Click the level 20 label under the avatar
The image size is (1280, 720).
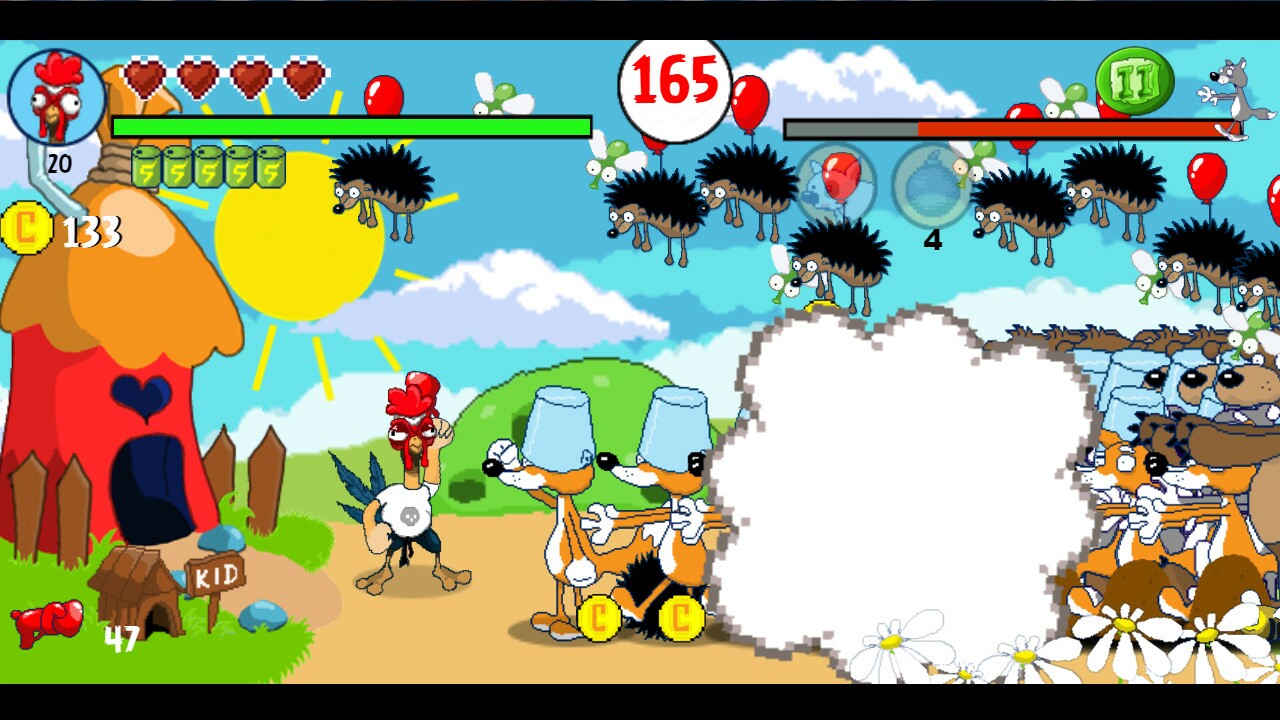[x=58, y=163]
